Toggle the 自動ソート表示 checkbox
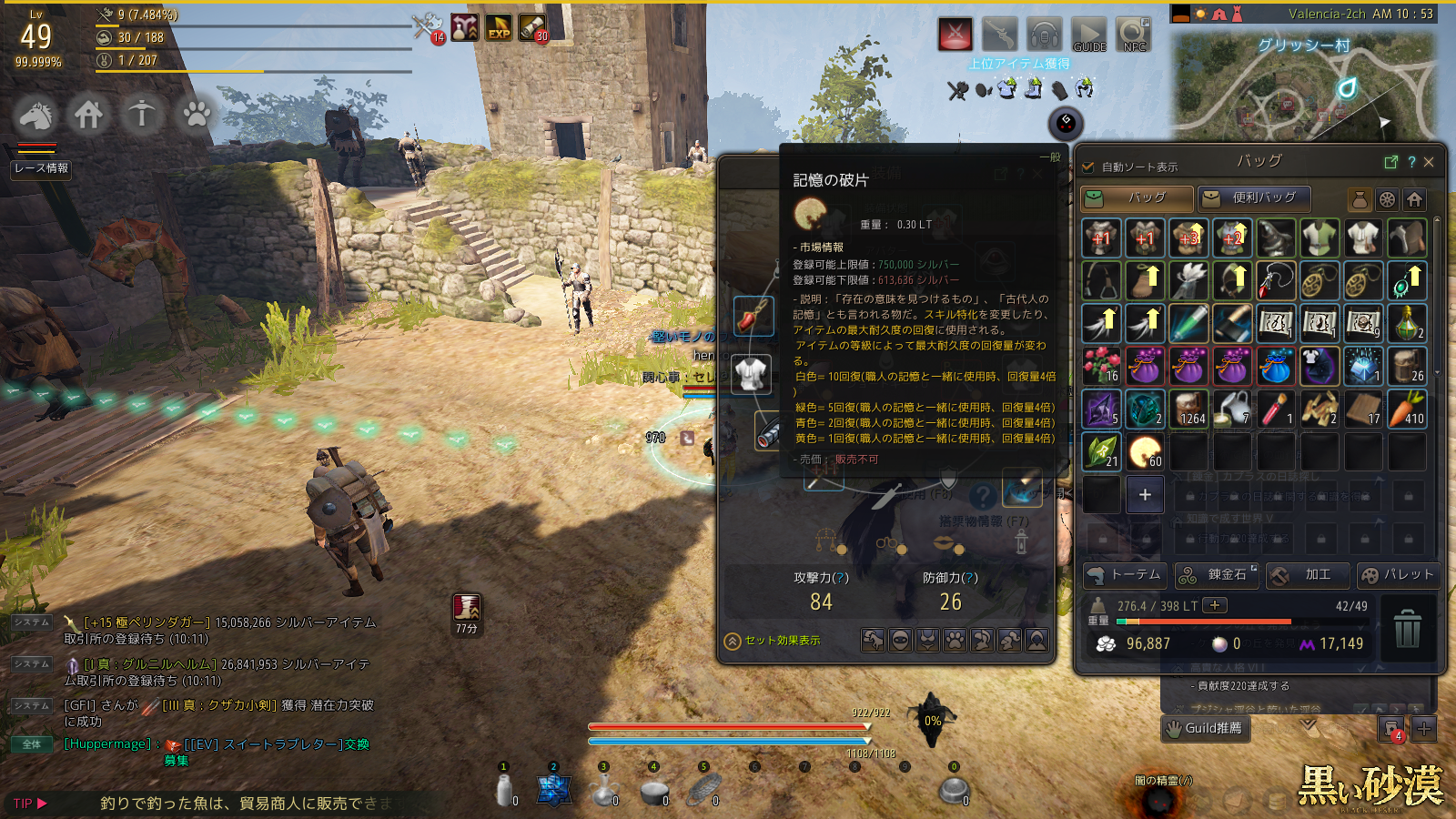 (x=1087, y=167)
